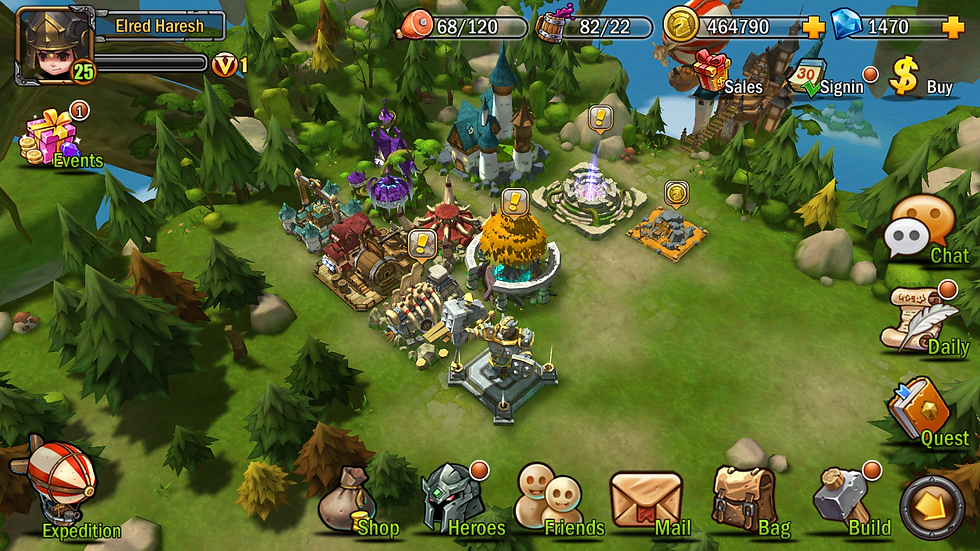Open the Heroes helmet menu
The image size is (980, 551).
pos(448,496)
